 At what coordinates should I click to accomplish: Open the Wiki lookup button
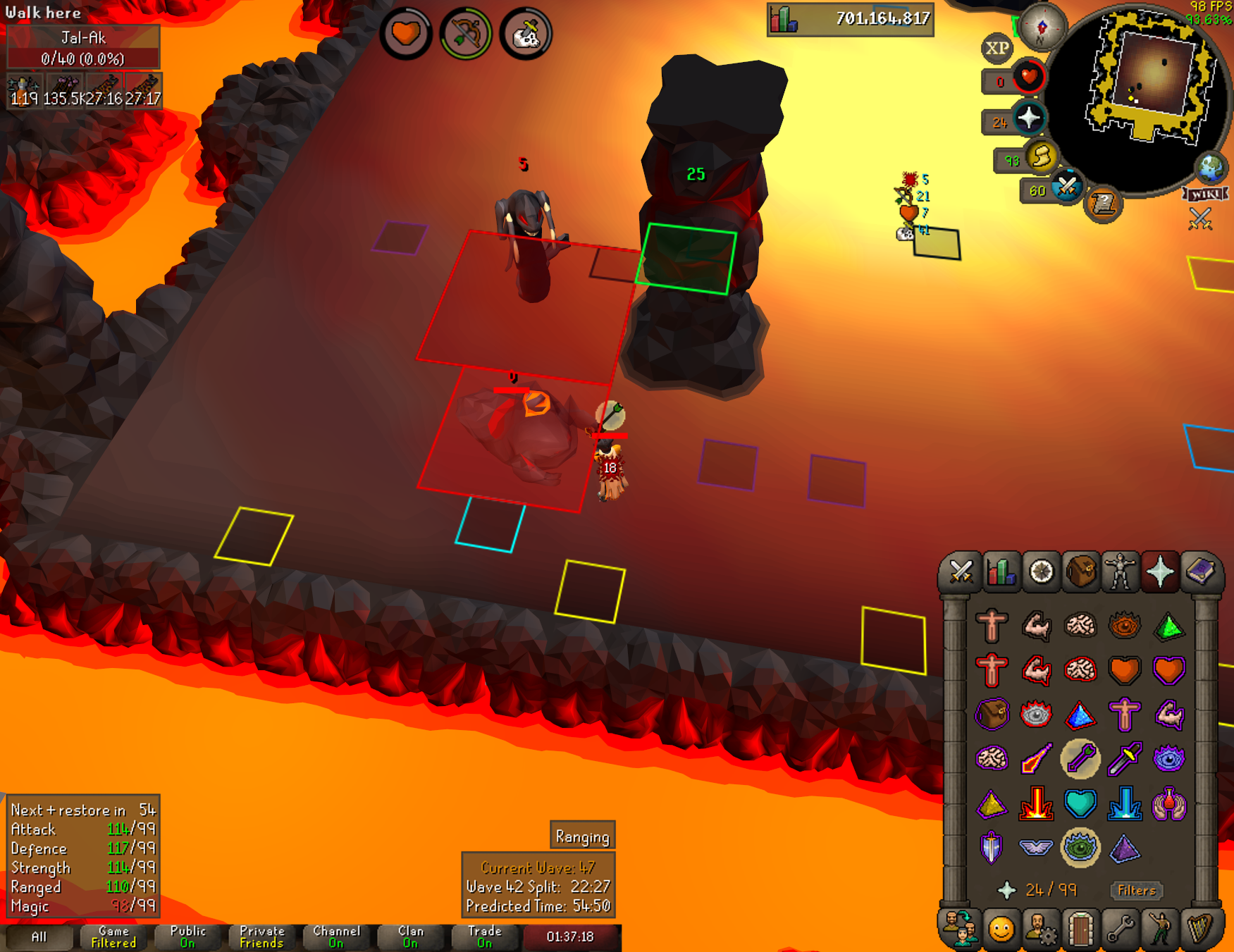(x=1206, y=194)
